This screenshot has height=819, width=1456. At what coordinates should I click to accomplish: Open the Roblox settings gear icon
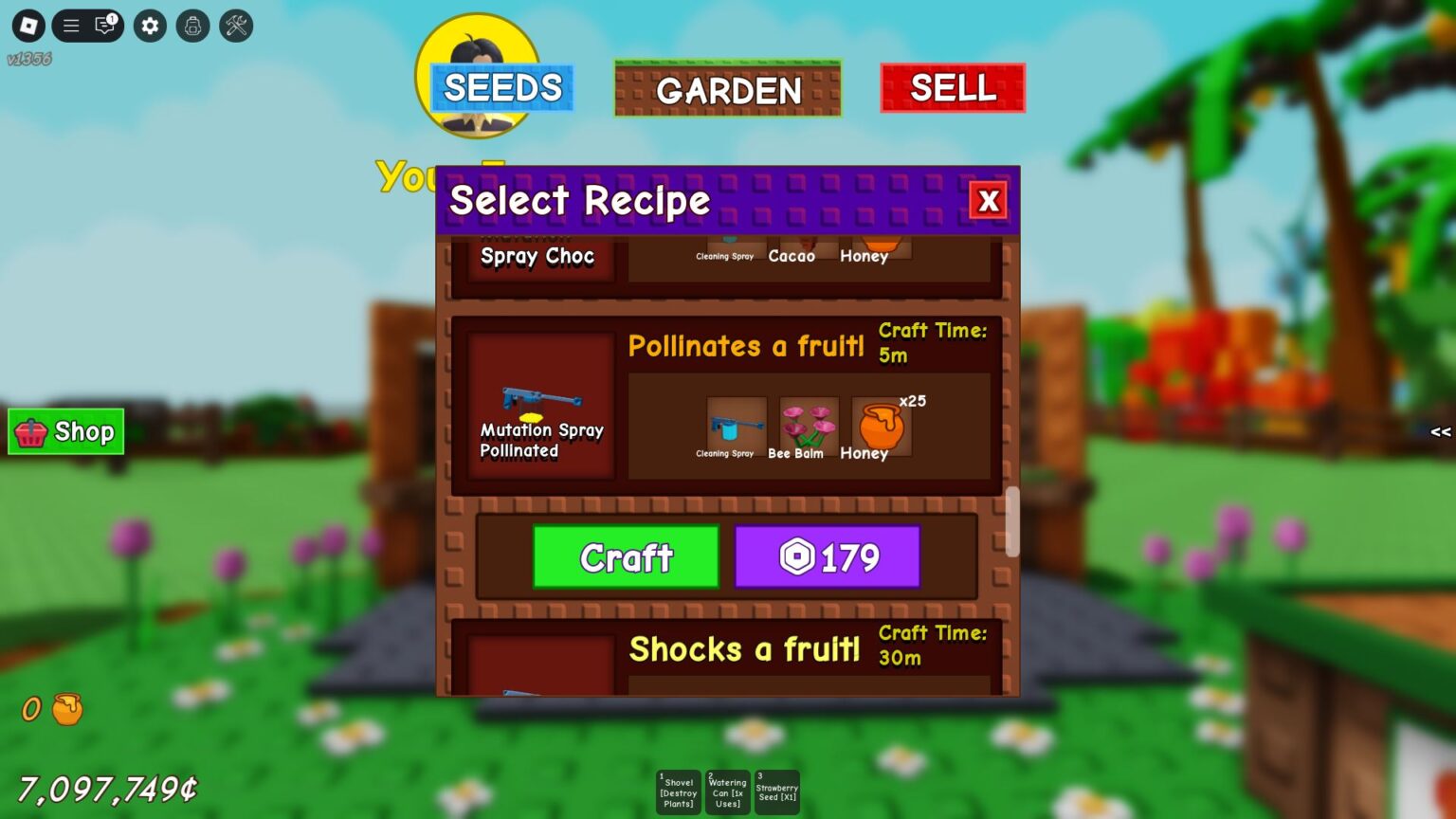(149, 27)
